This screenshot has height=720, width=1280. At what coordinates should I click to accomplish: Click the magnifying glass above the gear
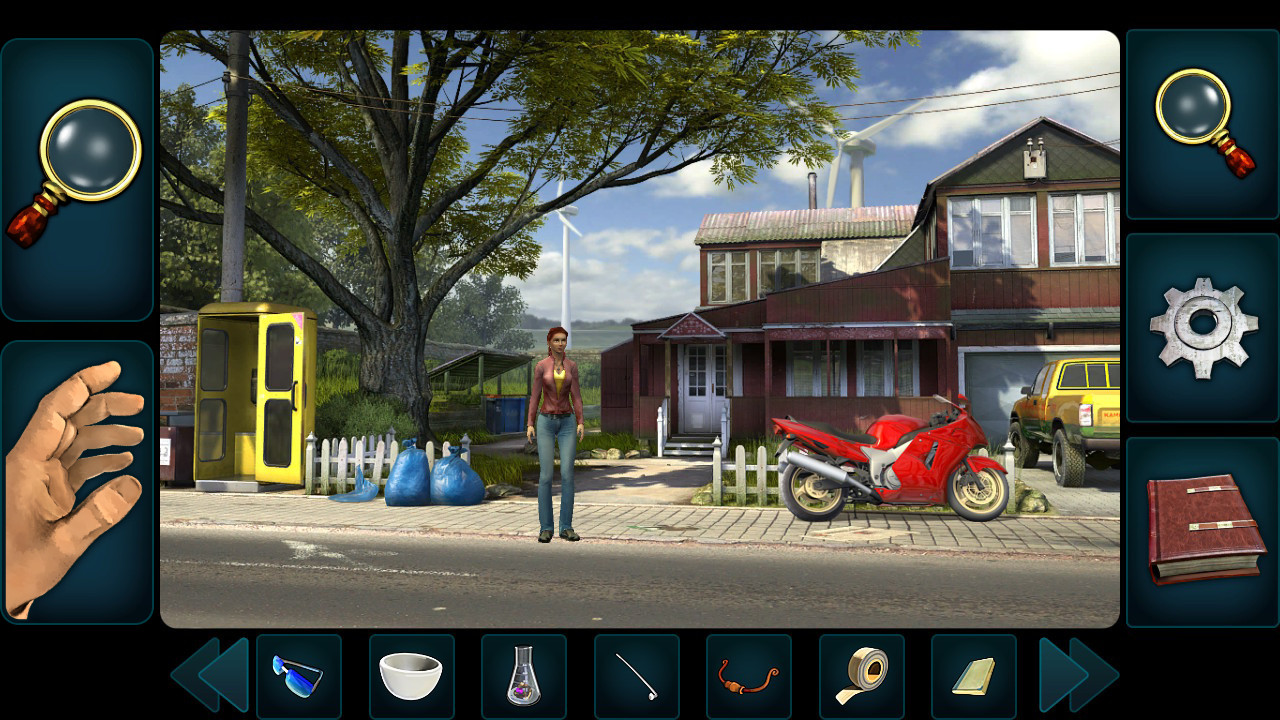(1203, 122)
